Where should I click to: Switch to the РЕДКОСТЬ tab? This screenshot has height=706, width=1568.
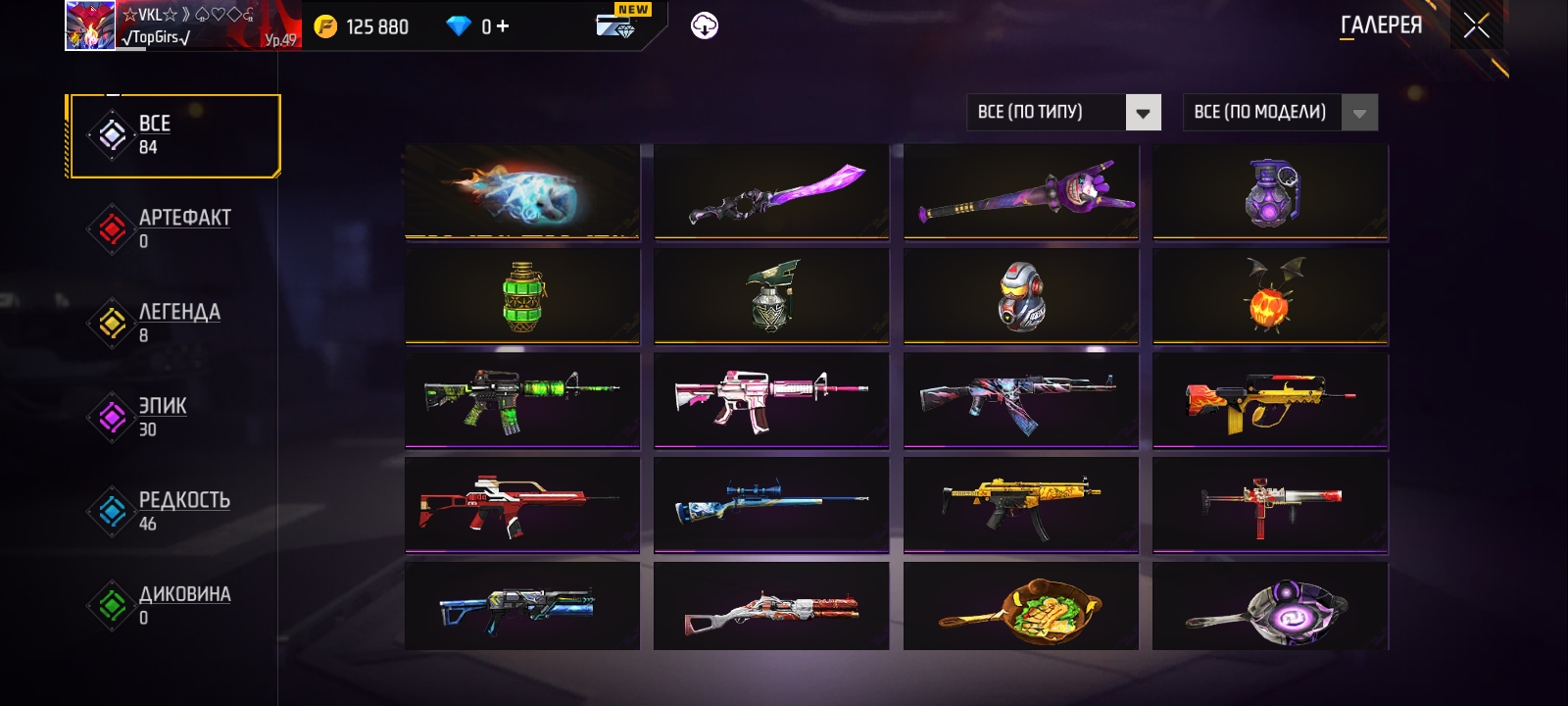[174, 511]
